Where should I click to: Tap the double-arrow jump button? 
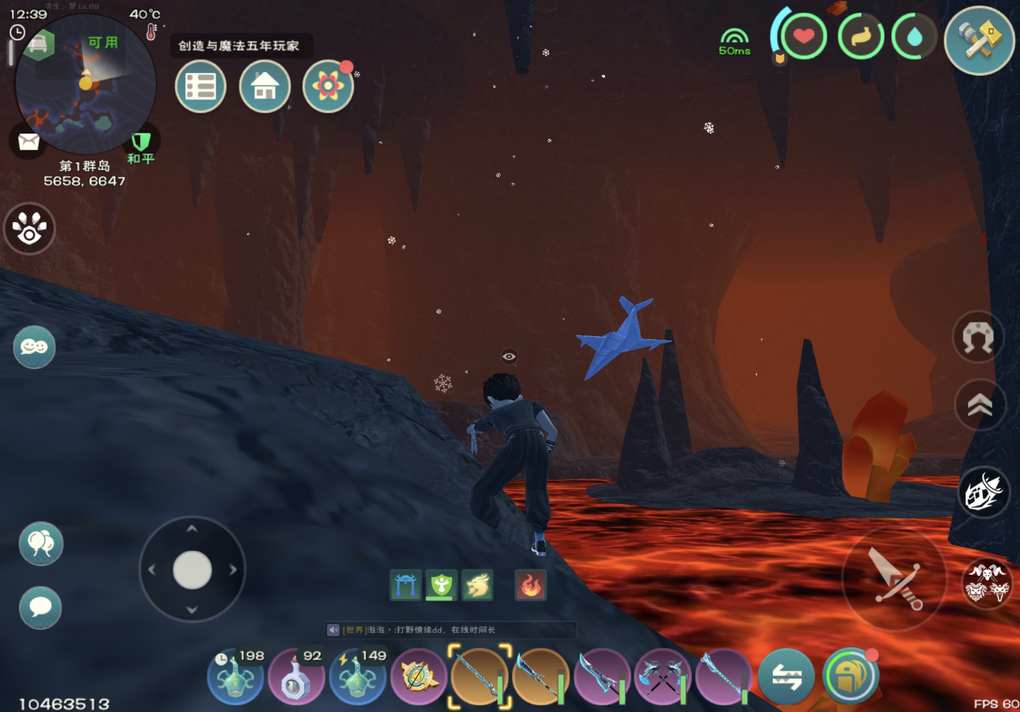click(979, 405)
